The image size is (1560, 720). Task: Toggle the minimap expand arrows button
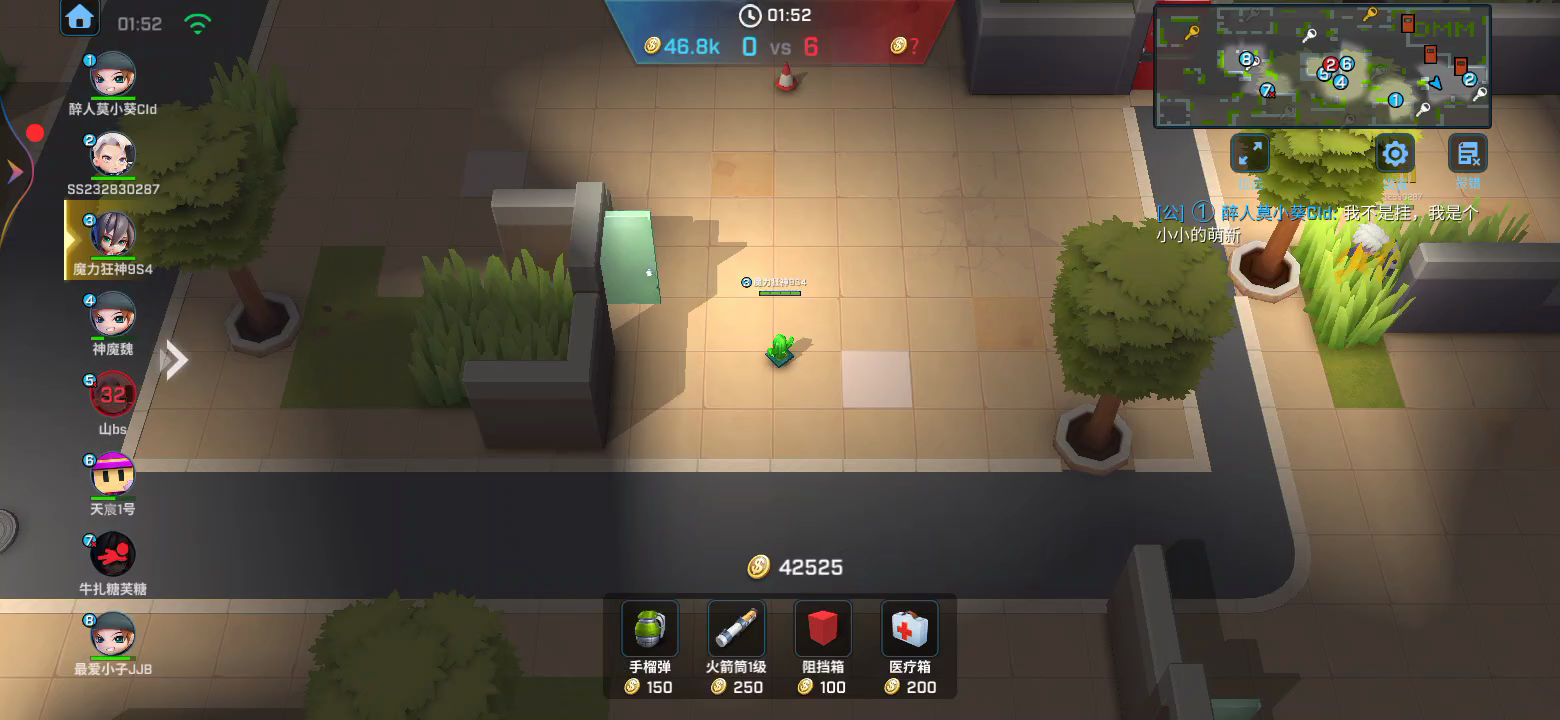coord(1250,154)
